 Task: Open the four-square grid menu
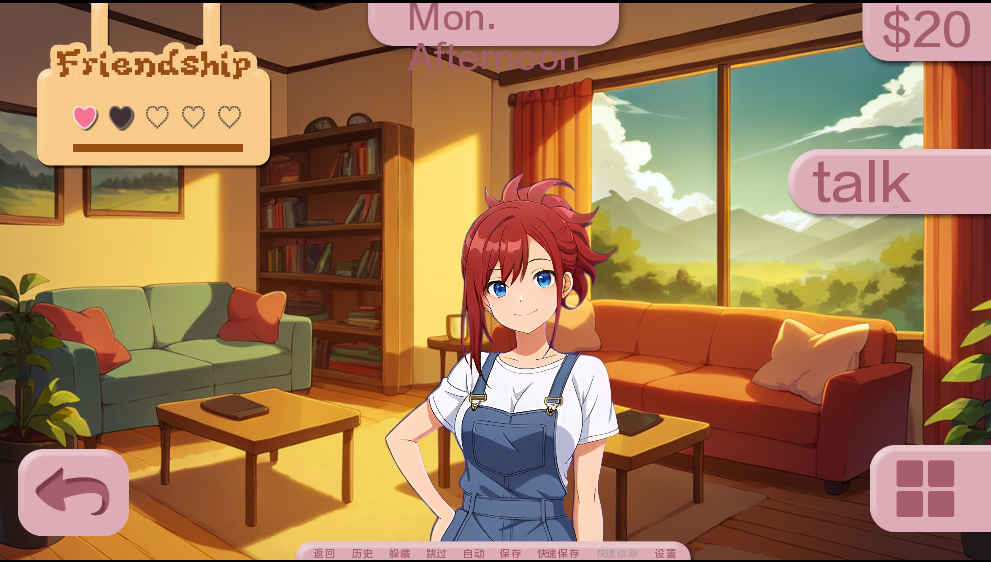925,488
